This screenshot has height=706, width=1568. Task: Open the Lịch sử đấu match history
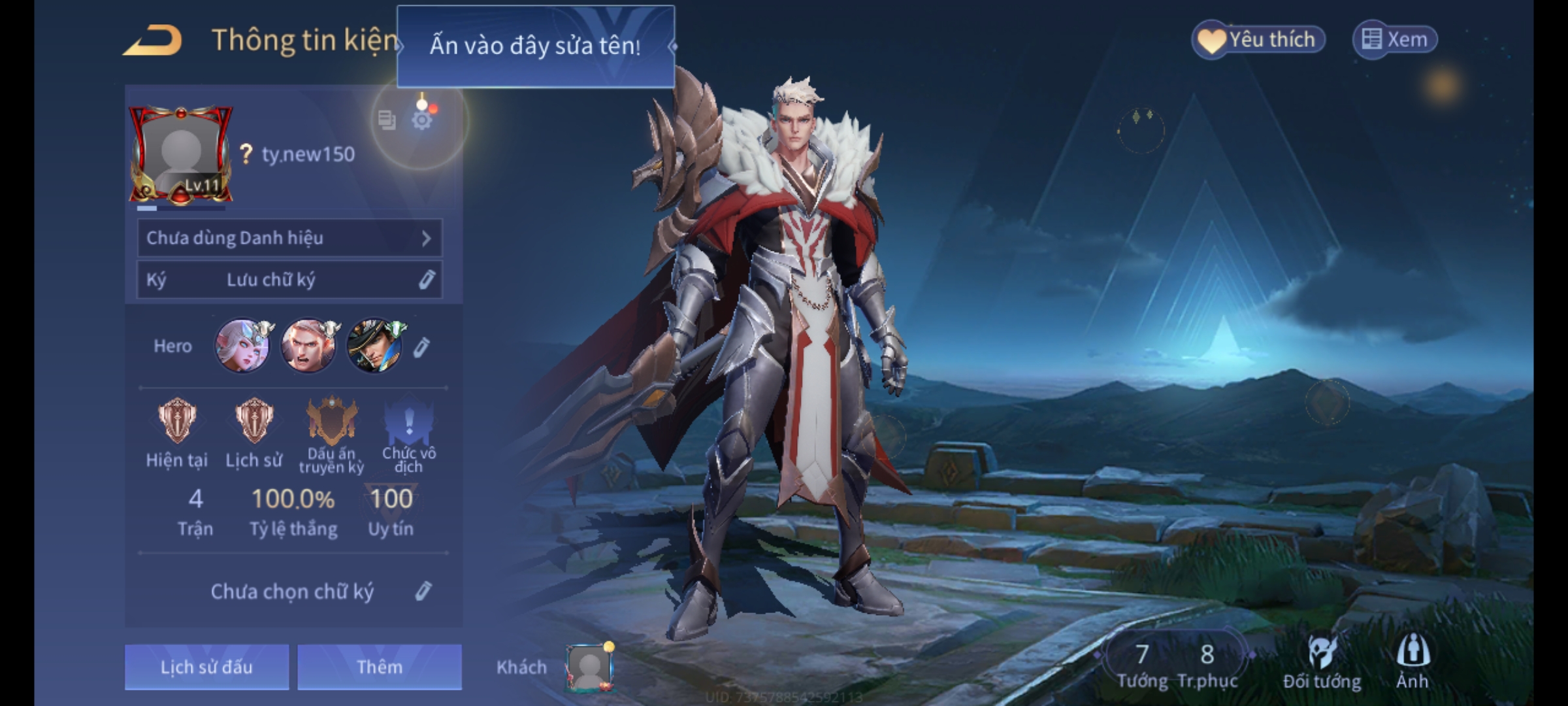[x=206, y=667]
